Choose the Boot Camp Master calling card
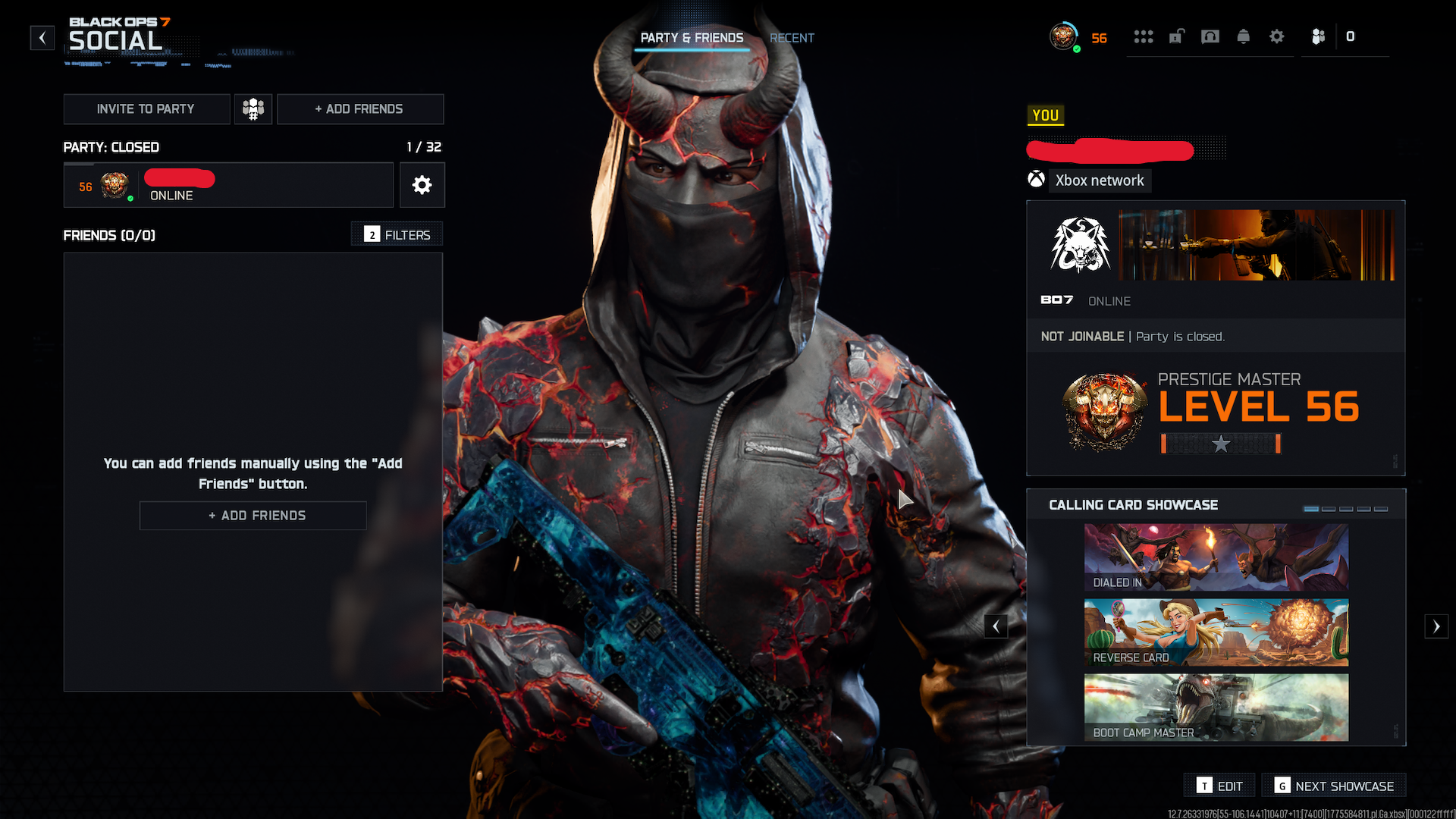Image resolution: width=1456 pixels, height=819 pixels. (1216, 708)
